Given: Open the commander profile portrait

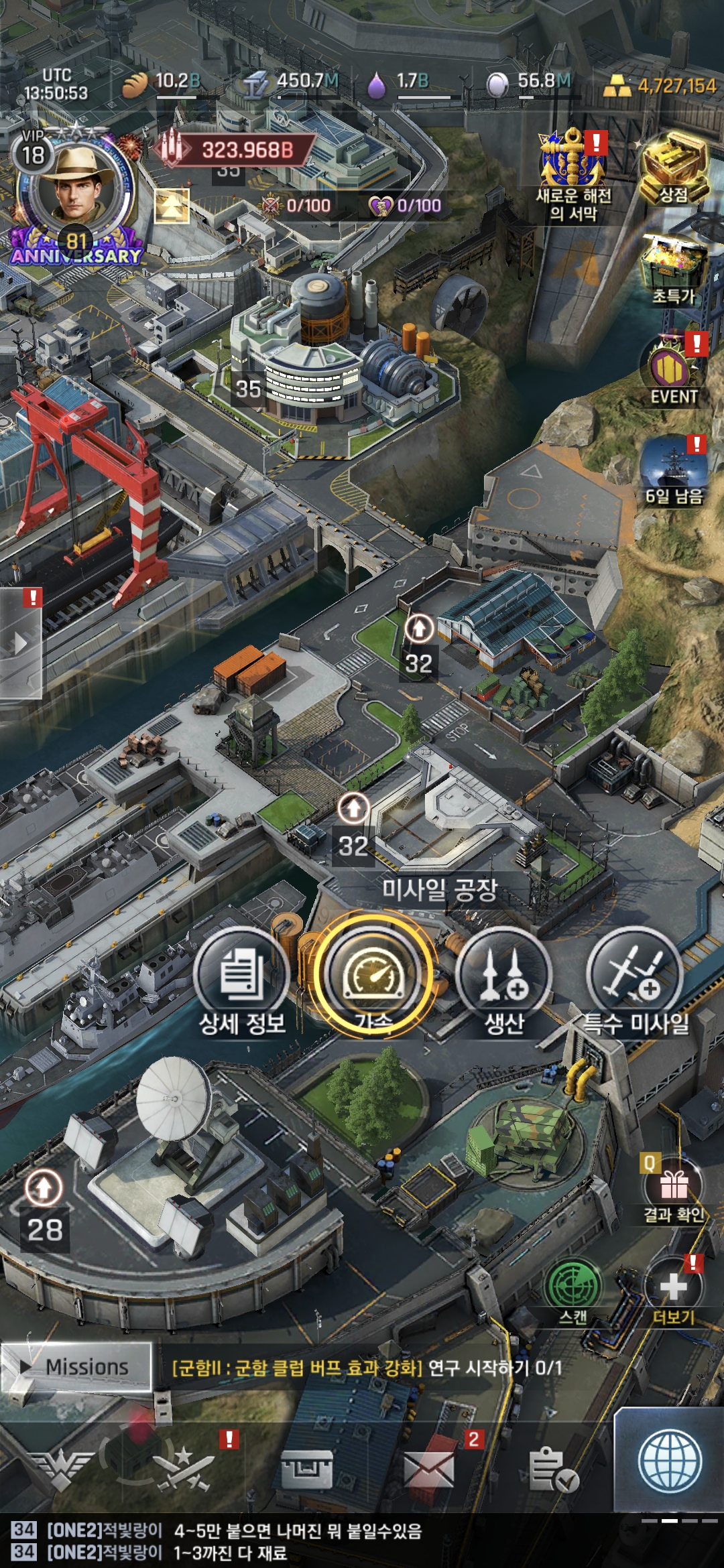Looking at the screenshot, I should tap(74, 188).
